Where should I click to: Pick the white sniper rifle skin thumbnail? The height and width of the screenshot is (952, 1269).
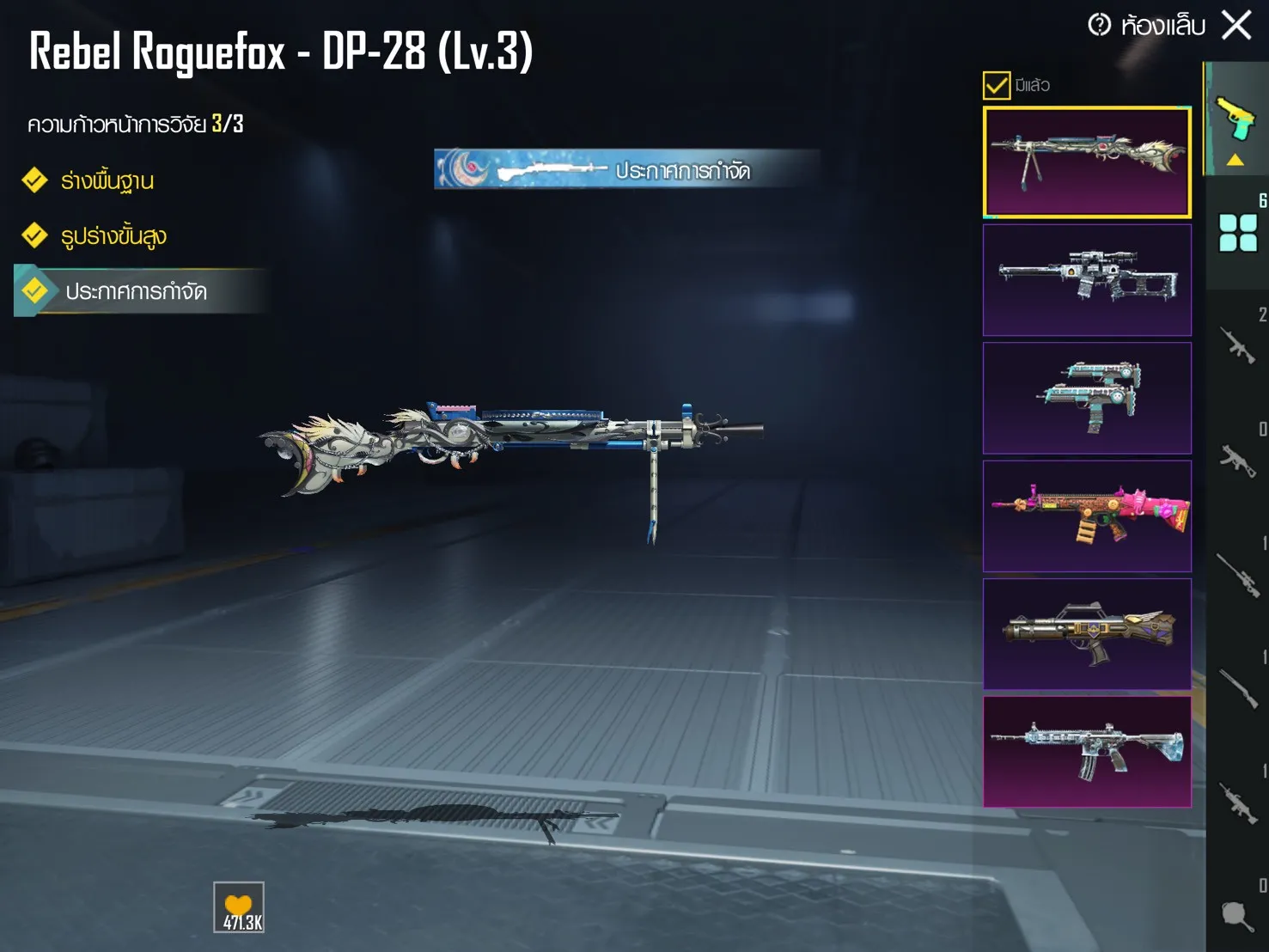[x=1087, y=280]
